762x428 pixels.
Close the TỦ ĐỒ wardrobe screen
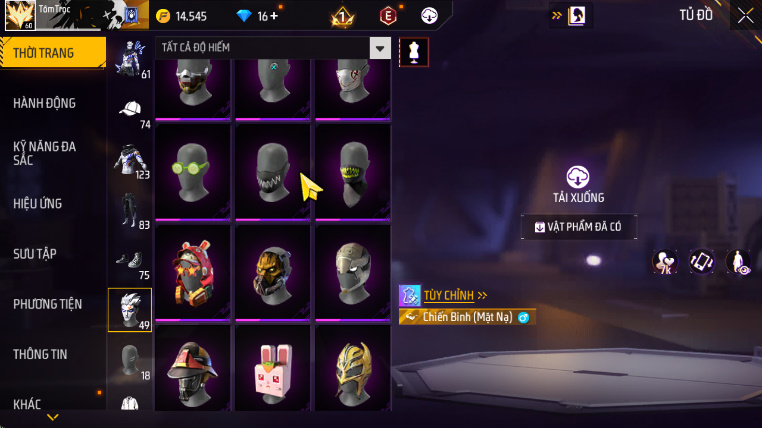click(x=745, y=15)
